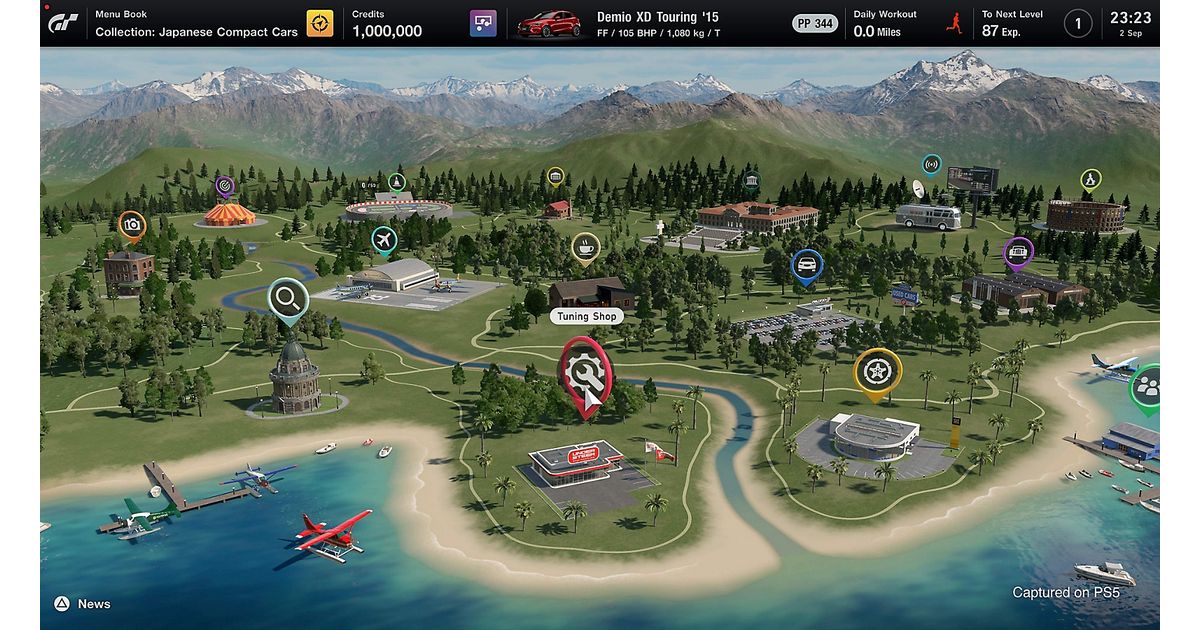Select the airplane hangar marker
Image resolution: width=1200 pixels, height=630 pixels.
[x=384, y=240]
